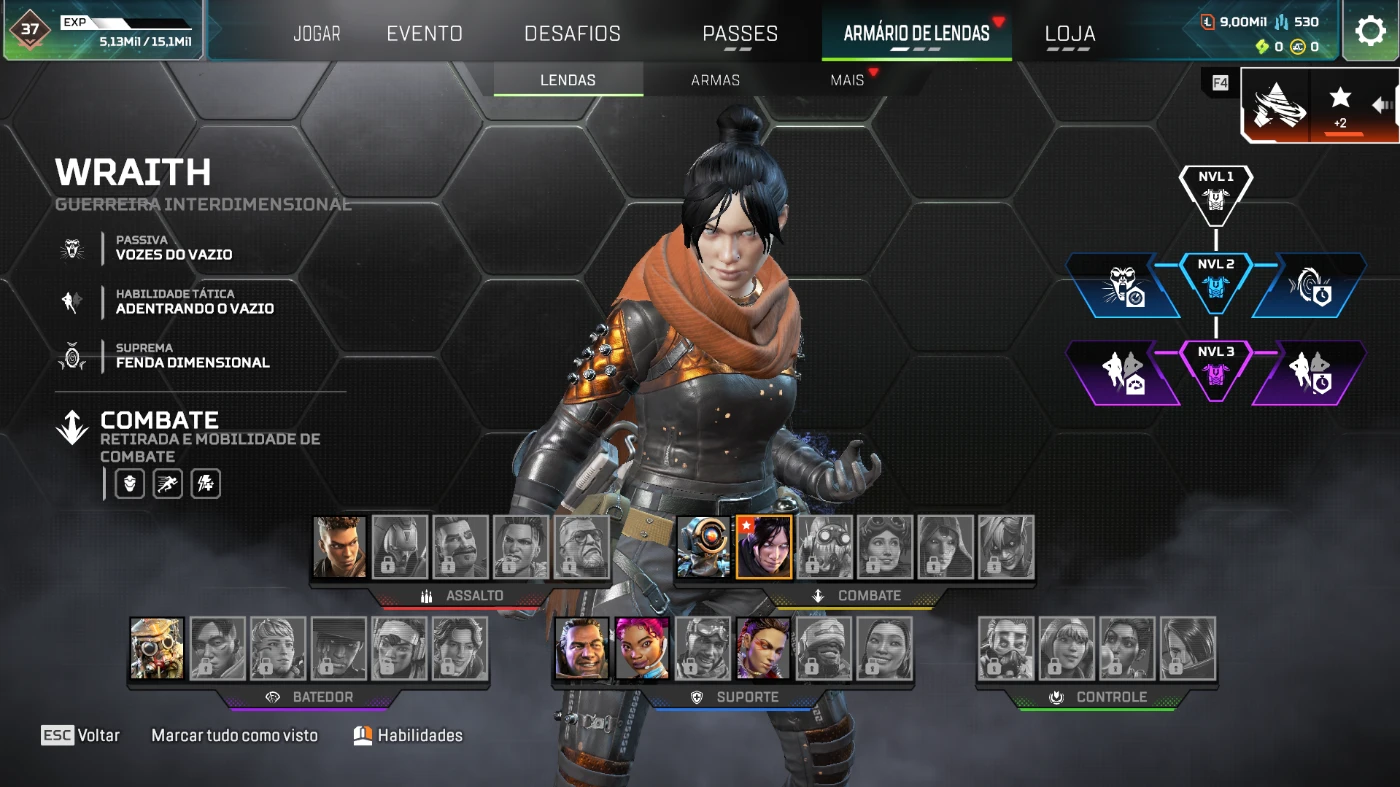This screenshot has width=1400, height=787.
Task: Open settings with the gear icon
Action: coord(1370,31)
